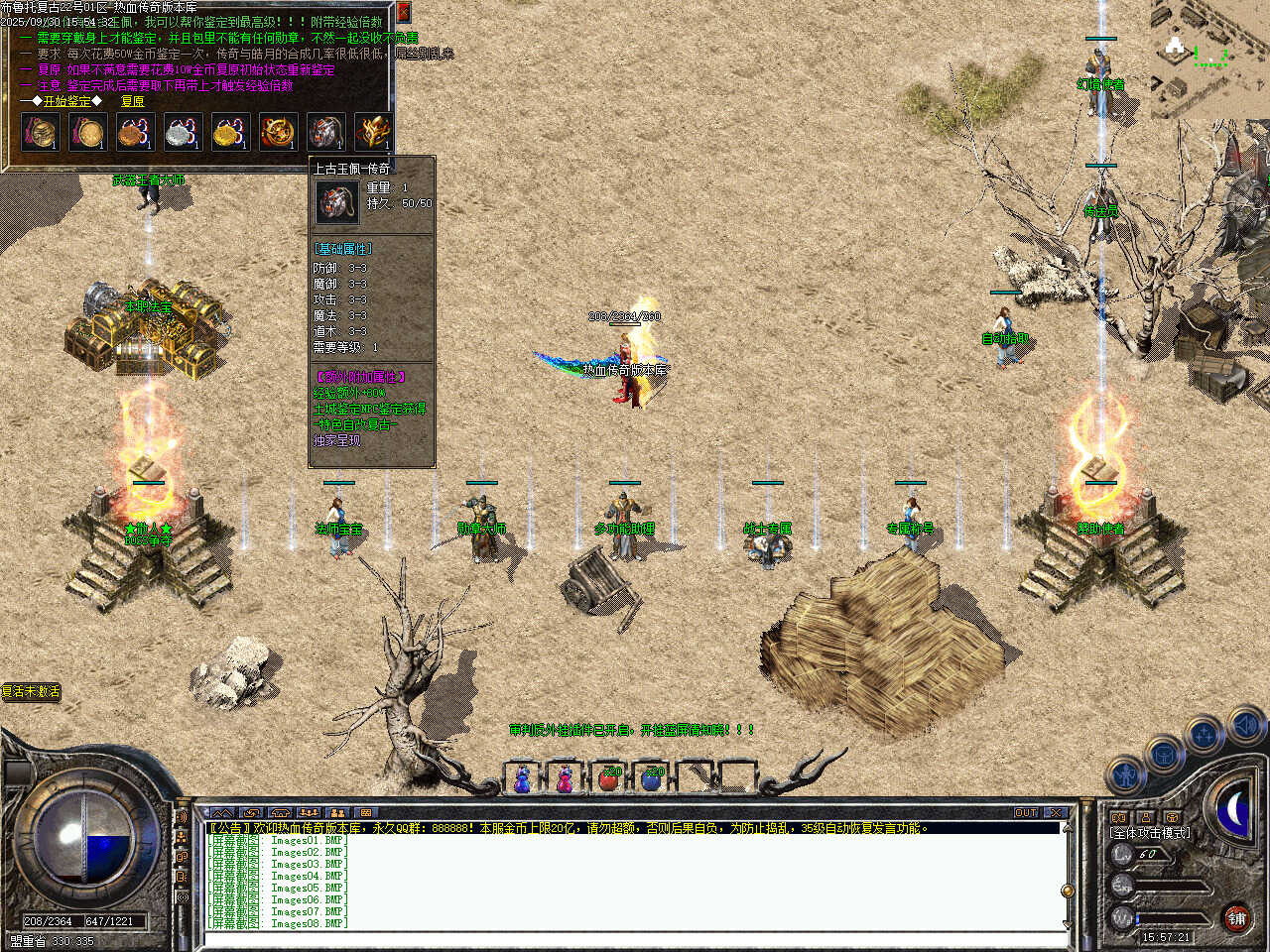
Task: Open the bag inventory round button
Action: coord(1163,754)
